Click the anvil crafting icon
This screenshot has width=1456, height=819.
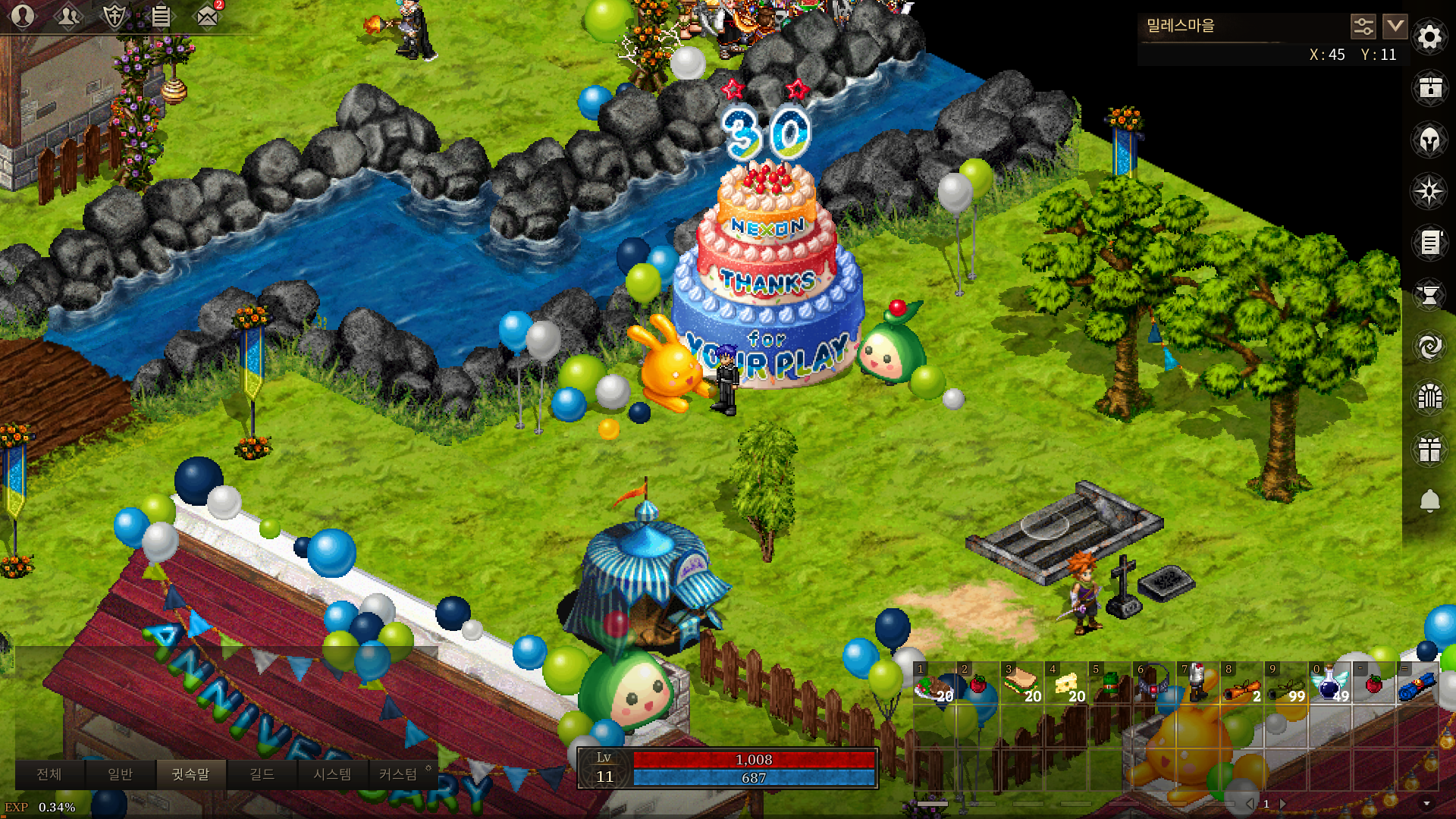click(1429, 294)
